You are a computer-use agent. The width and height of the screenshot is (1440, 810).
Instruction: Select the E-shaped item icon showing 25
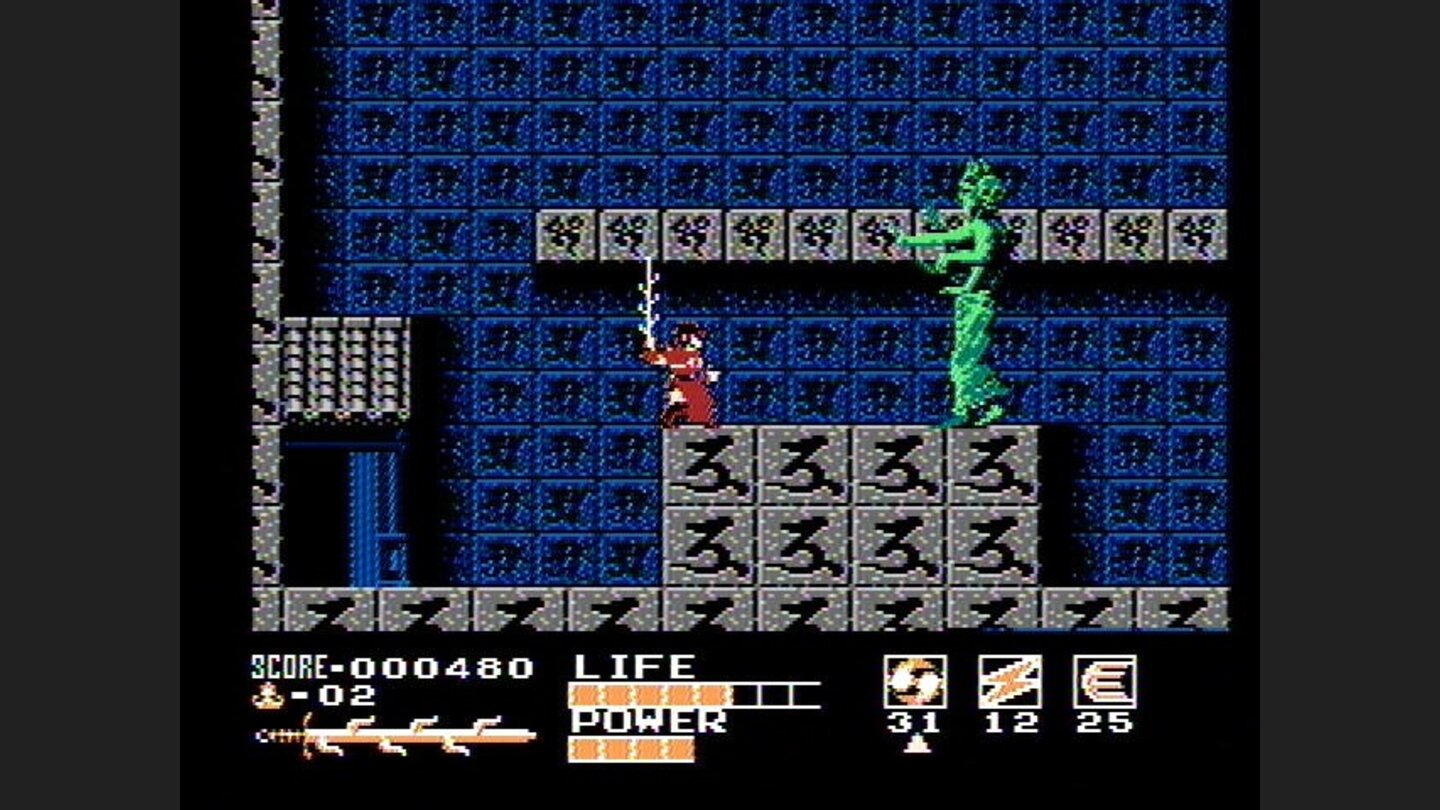[x=1103, y=679]
